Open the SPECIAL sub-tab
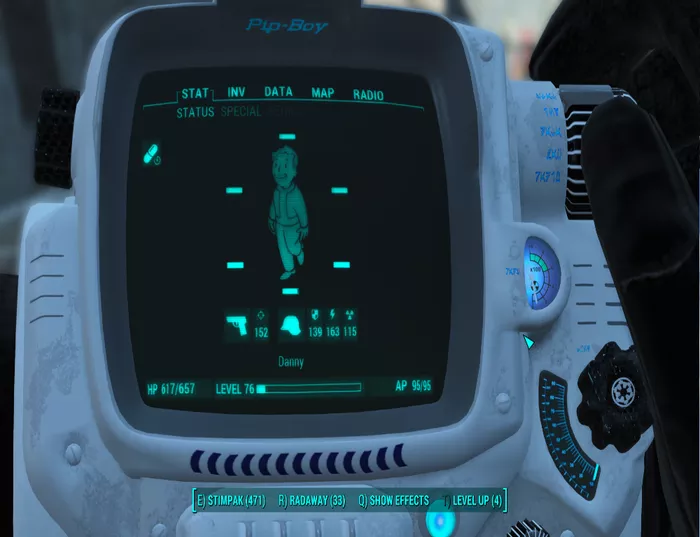The image size is (700, 537). click(240, 113)
